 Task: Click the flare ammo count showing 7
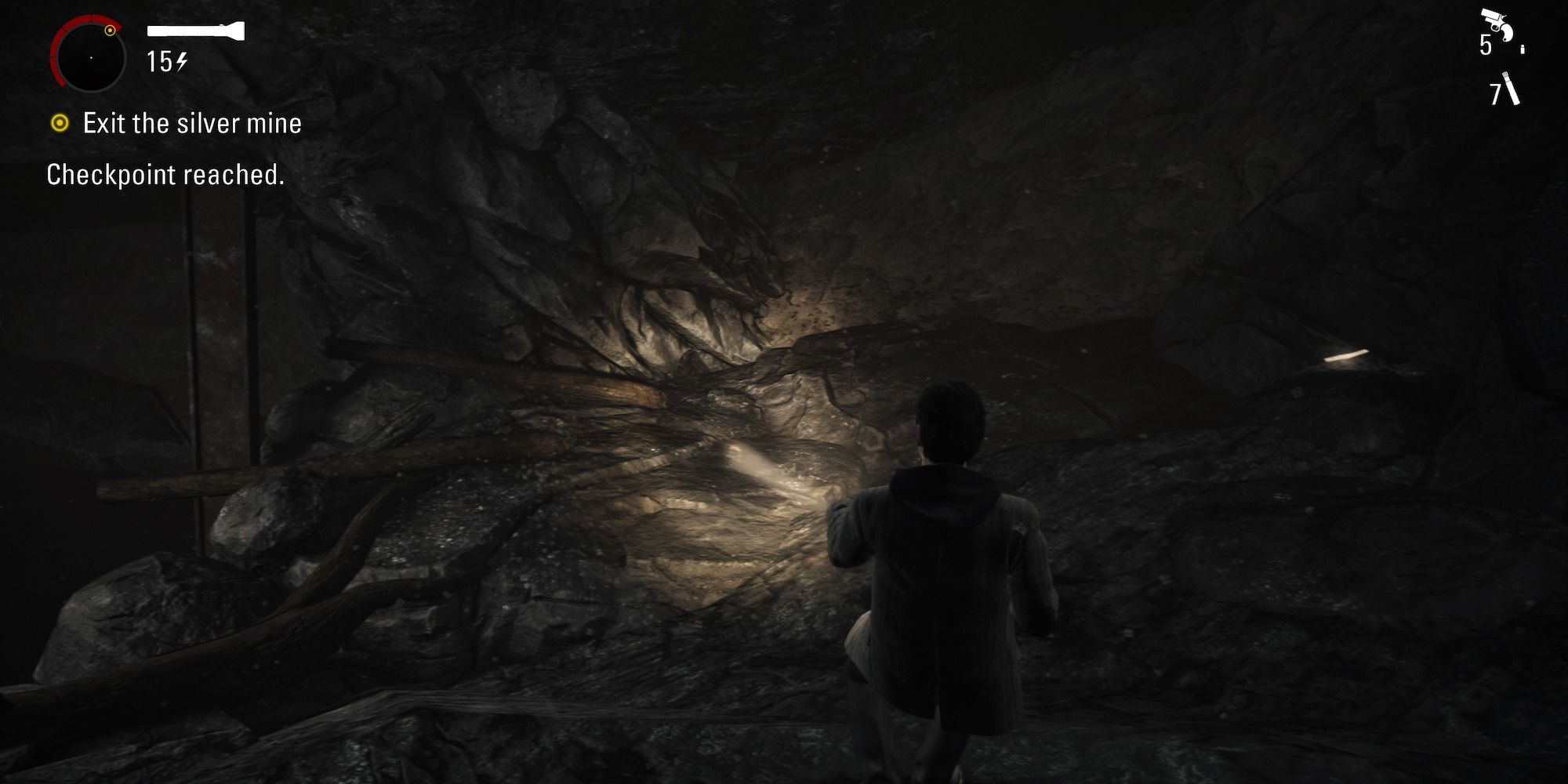click(1494, 93)
